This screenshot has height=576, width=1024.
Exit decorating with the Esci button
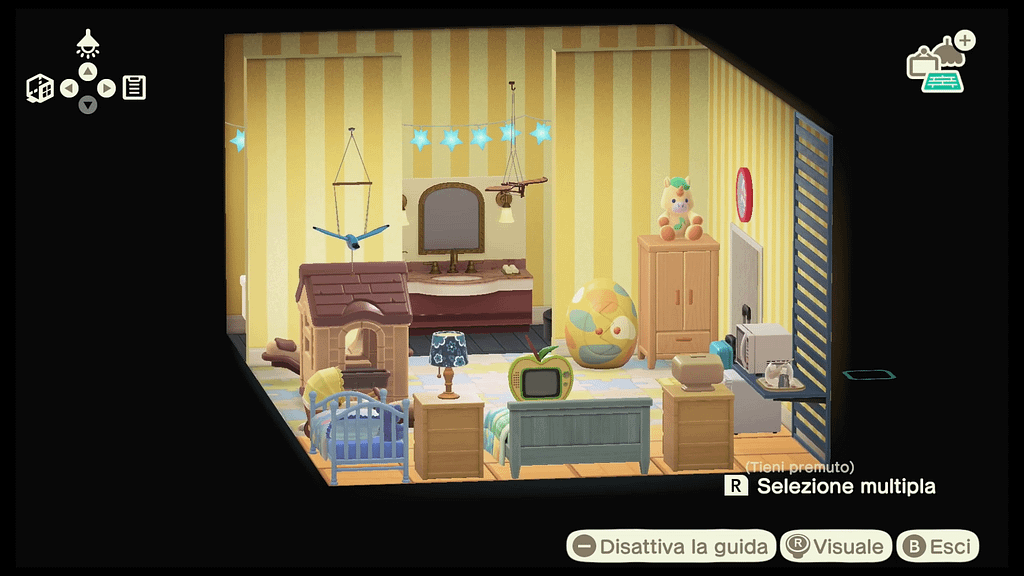(x=937, y=546)
